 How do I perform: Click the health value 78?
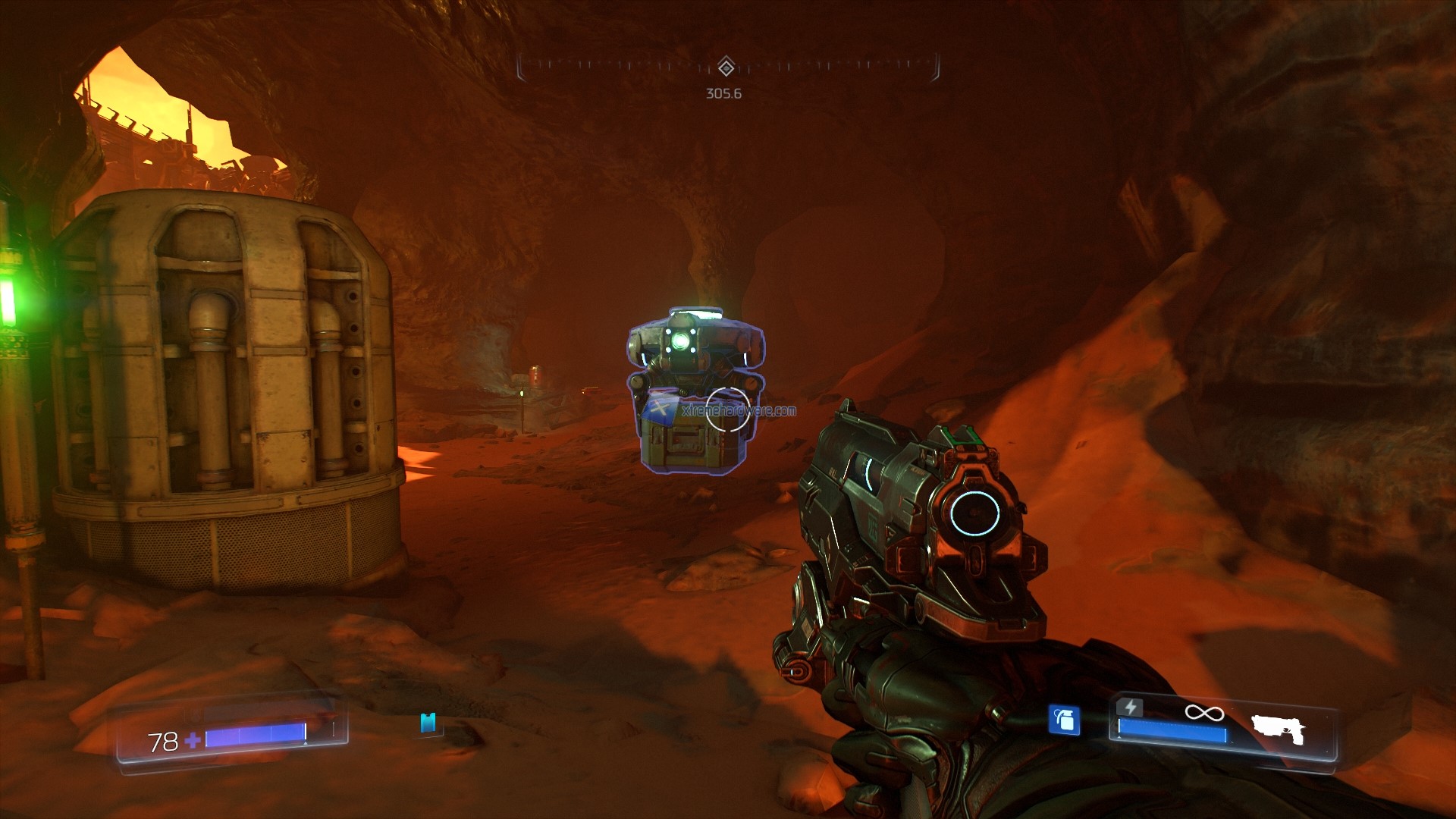point(162,740)
